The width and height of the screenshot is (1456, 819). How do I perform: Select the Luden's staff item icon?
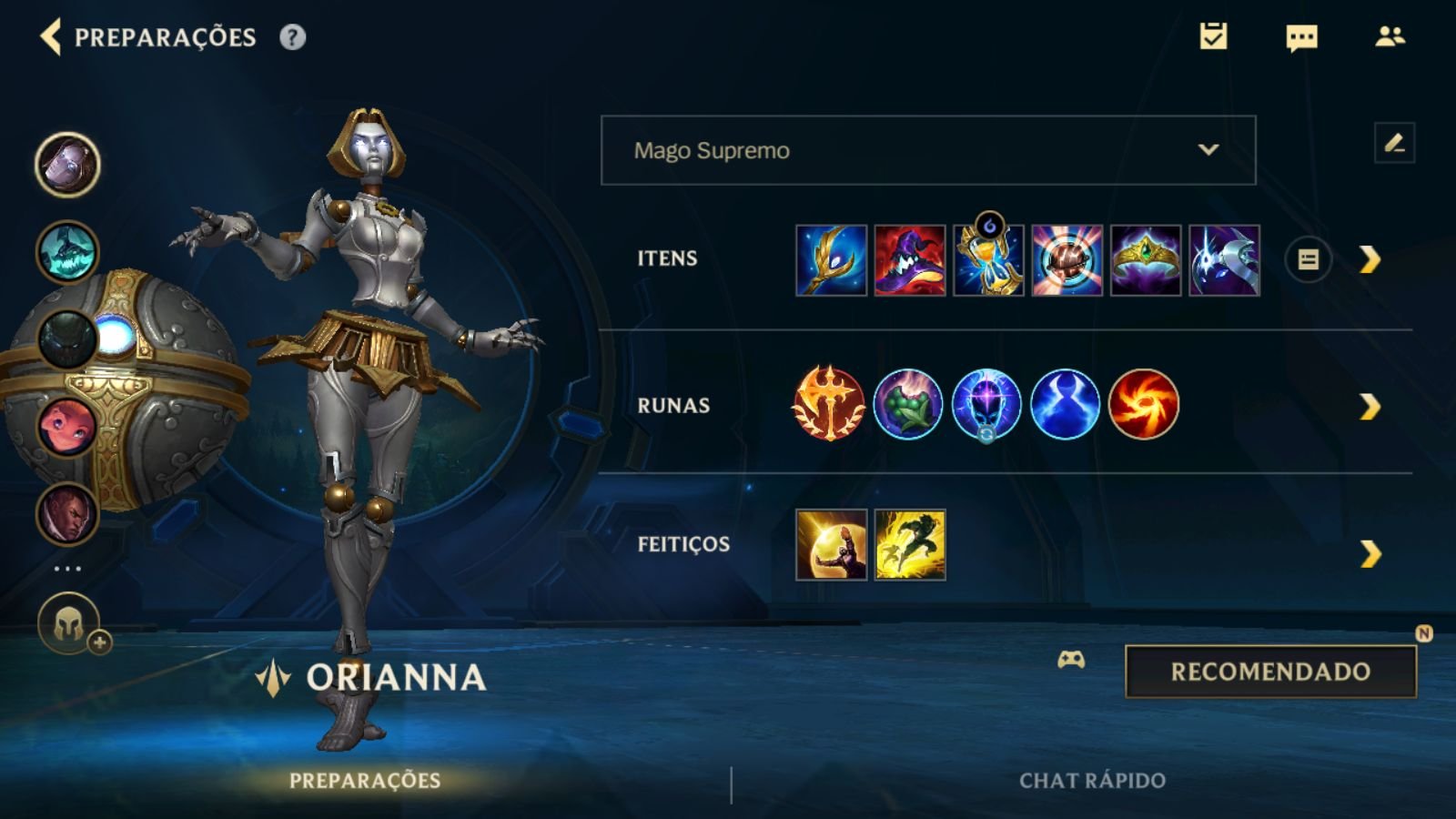point(831,259)
